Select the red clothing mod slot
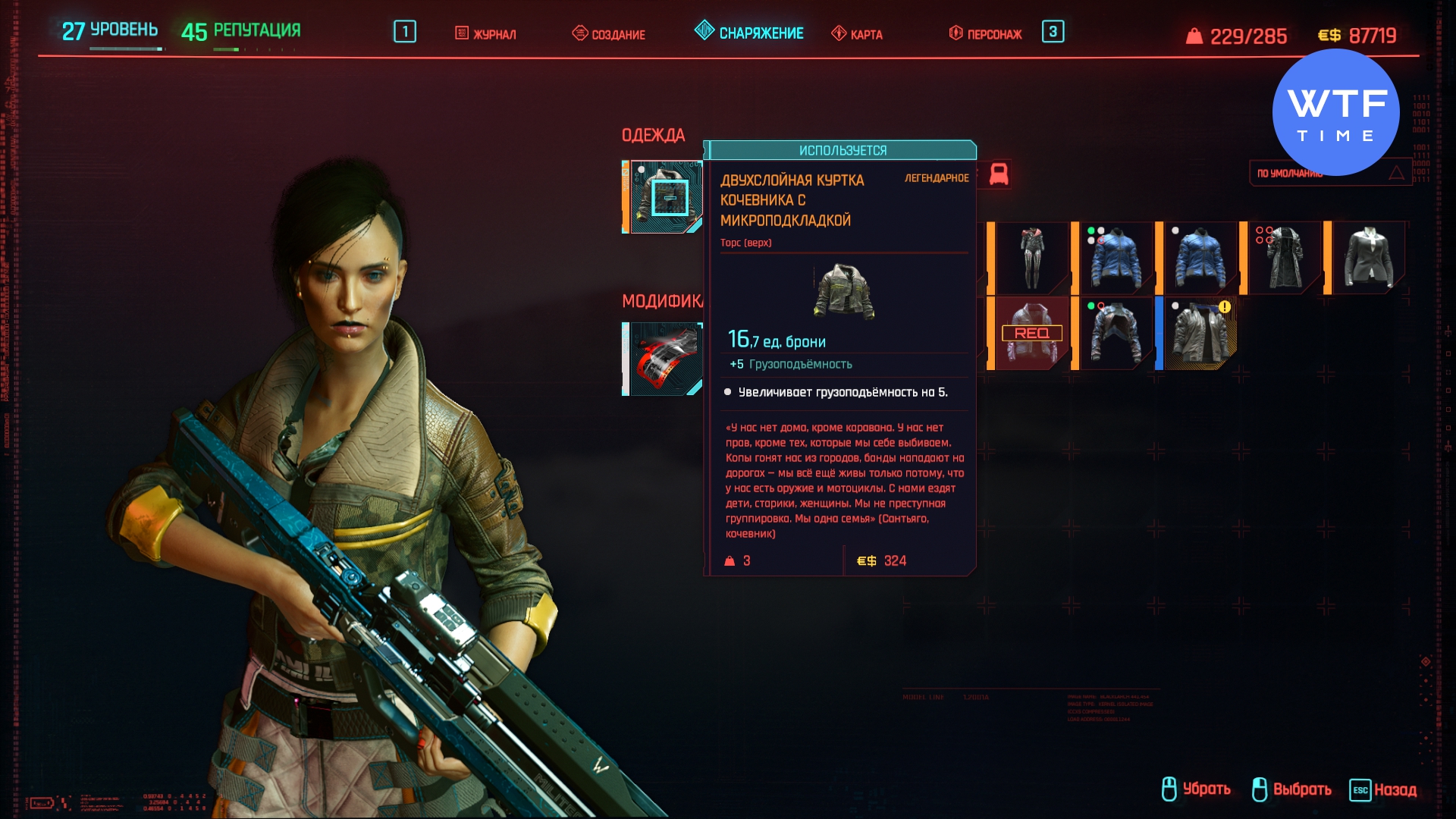The height and width of the screenshot is (819, 1456). [x=664, y=359]
